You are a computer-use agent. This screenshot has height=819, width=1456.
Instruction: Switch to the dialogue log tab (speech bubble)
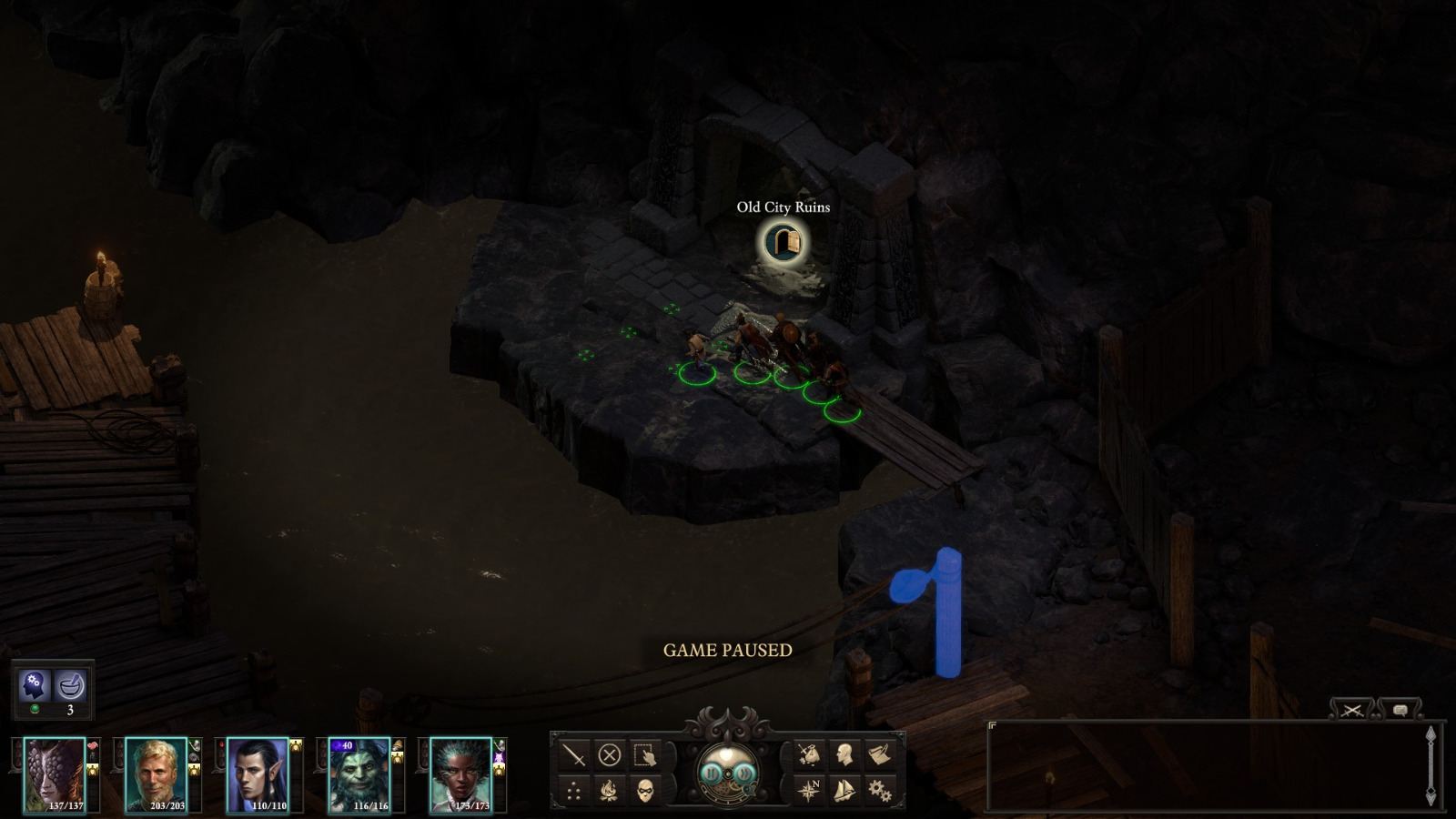tap(1401, 710)
